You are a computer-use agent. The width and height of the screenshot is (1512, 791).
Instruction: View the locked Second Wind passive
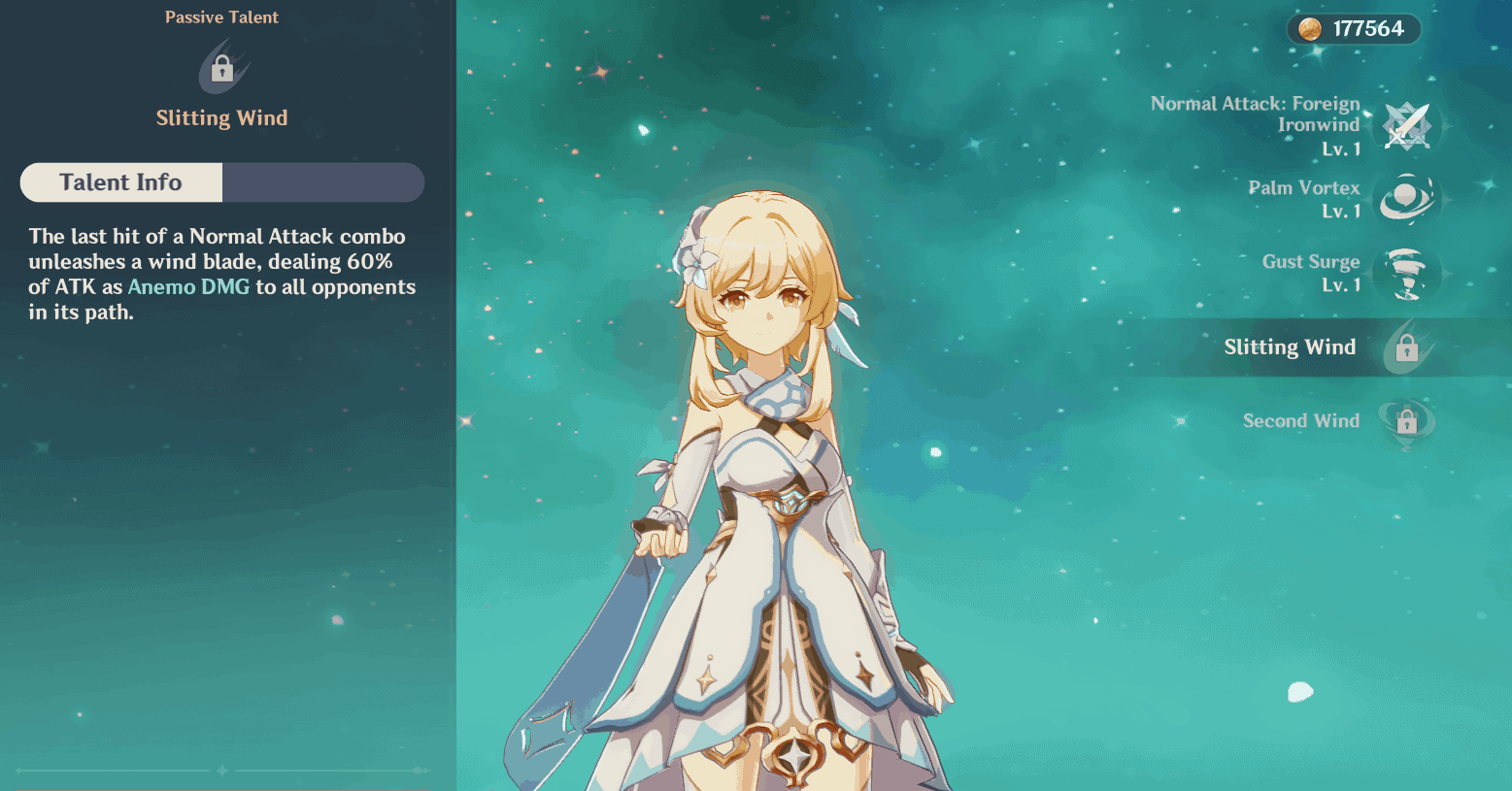1405,421
